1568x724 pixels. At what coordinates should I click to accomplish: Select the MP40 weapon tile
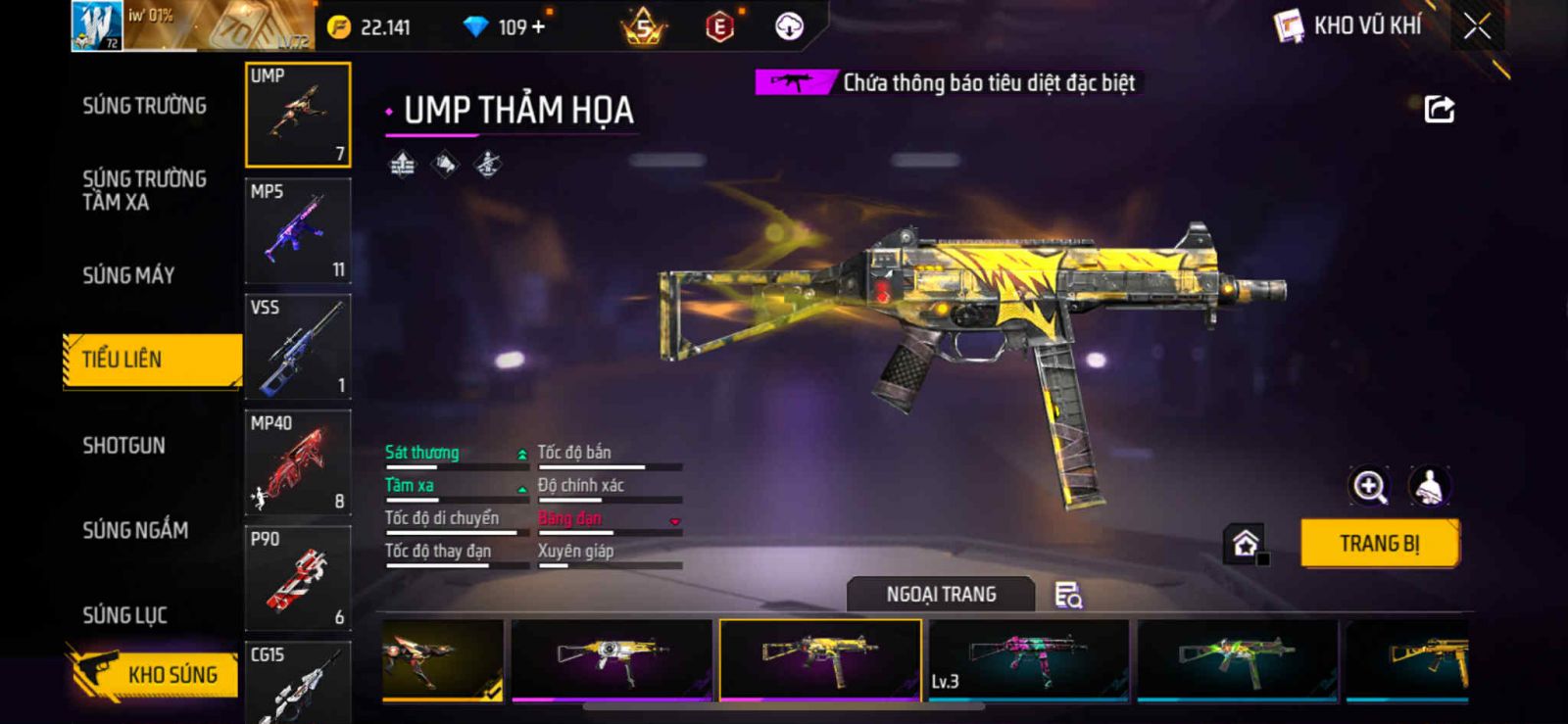298,462
